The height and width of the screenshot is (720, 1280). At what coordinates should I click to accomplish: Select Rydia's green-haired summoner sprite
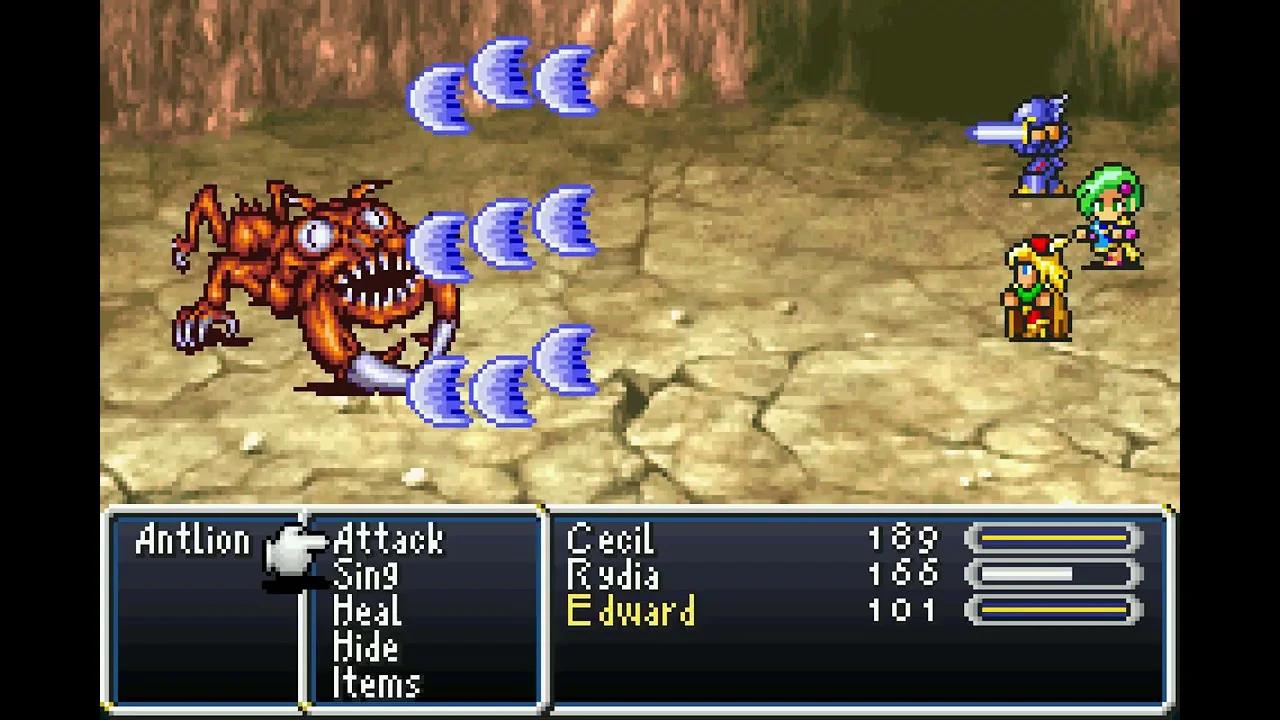click(1110, 215)
